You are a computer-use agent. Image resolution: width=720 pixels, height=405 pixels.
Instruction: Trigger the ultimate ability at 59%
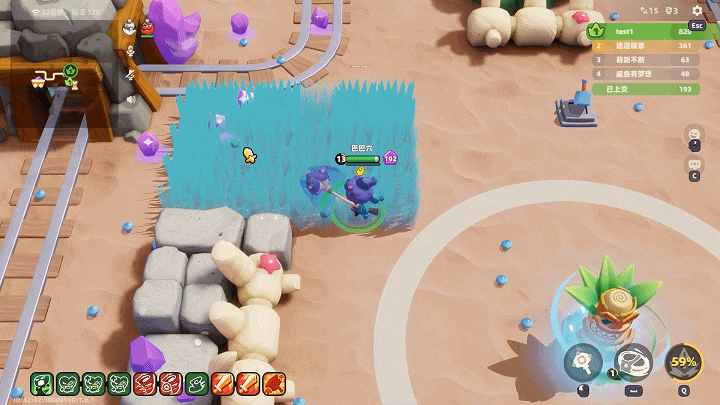coord(685,362)
